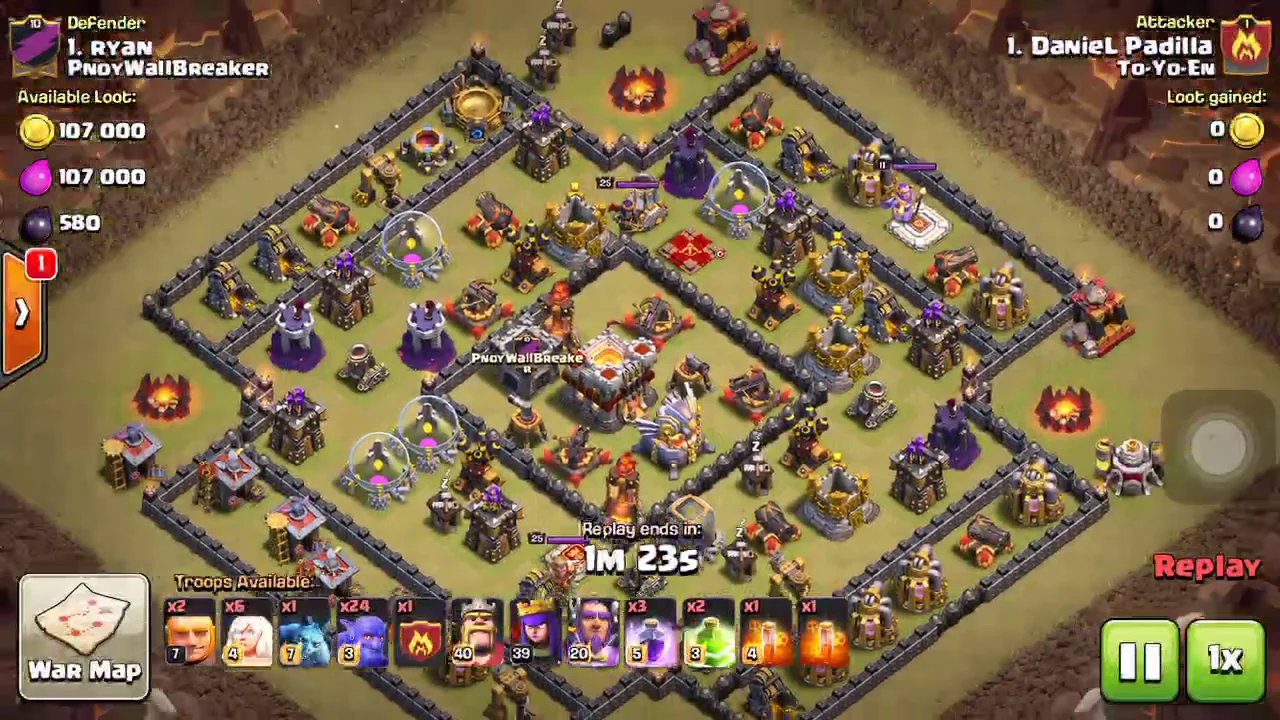Select the green Jump spell slot
1280x720 pixels.
pyautogui.click(x=708, y=634)
